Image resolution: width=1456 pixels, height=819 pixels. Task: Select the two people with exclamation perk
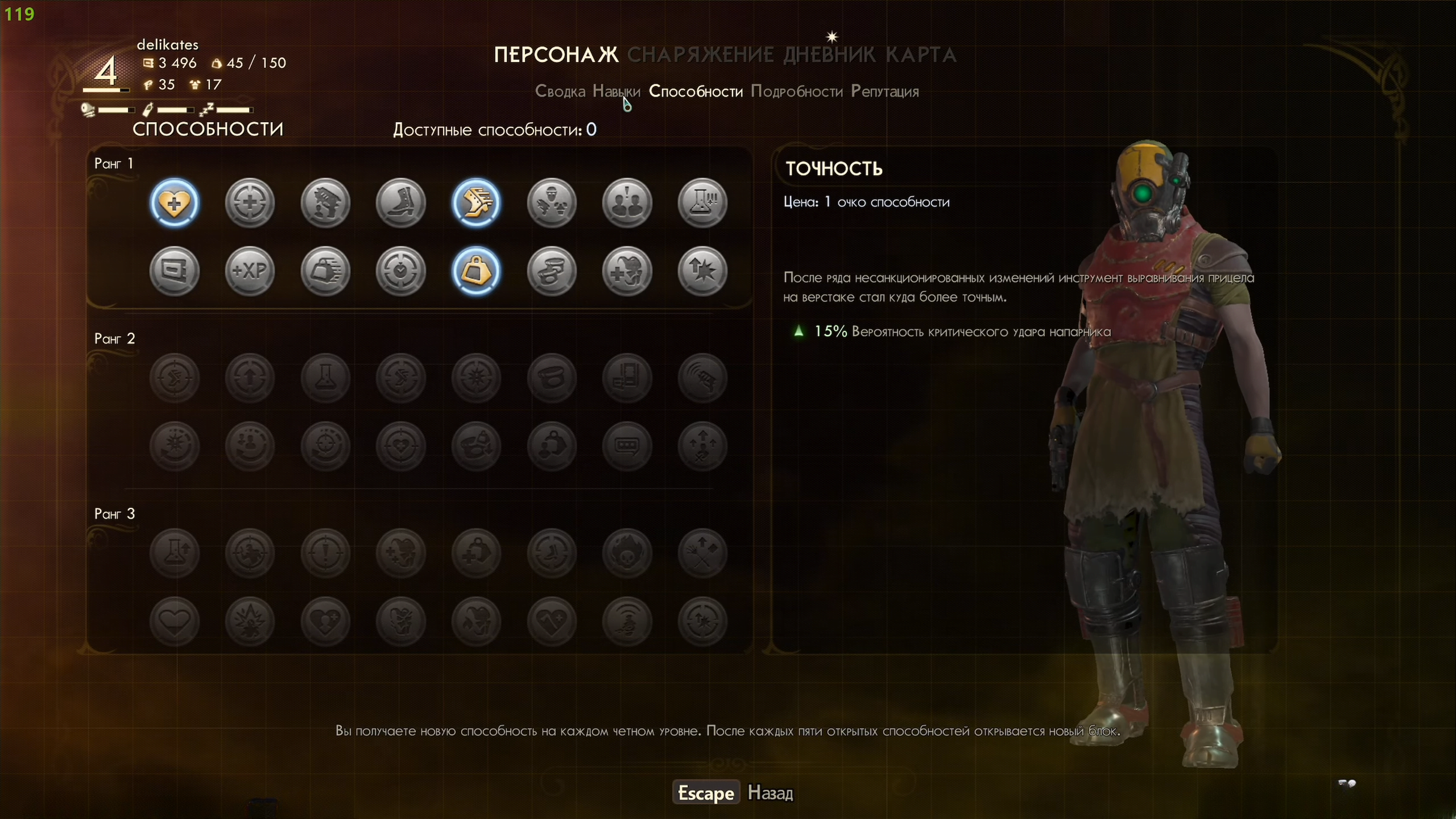click(x=627, y=203)
